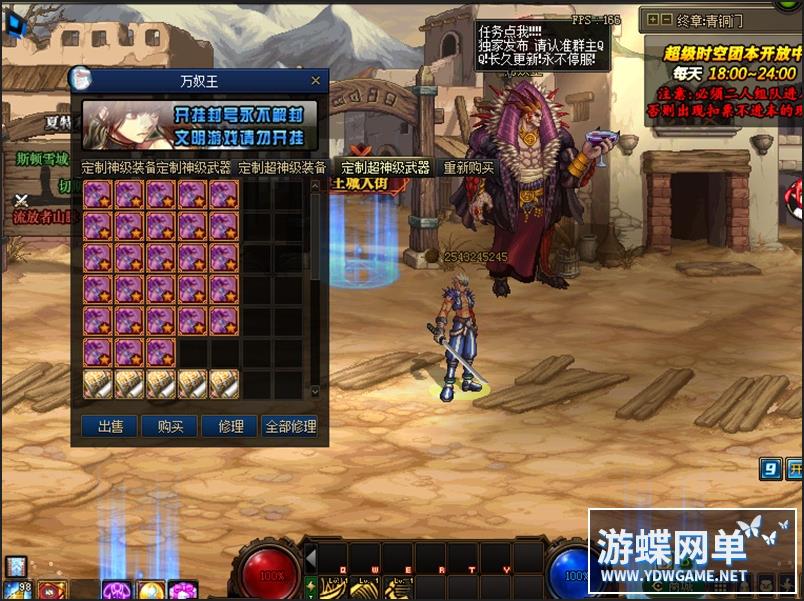Image resolution: width=804 pixels, height=601 pixels.
Task: Zoom out with the minimap minus button
Action: [x=666, y=19]
